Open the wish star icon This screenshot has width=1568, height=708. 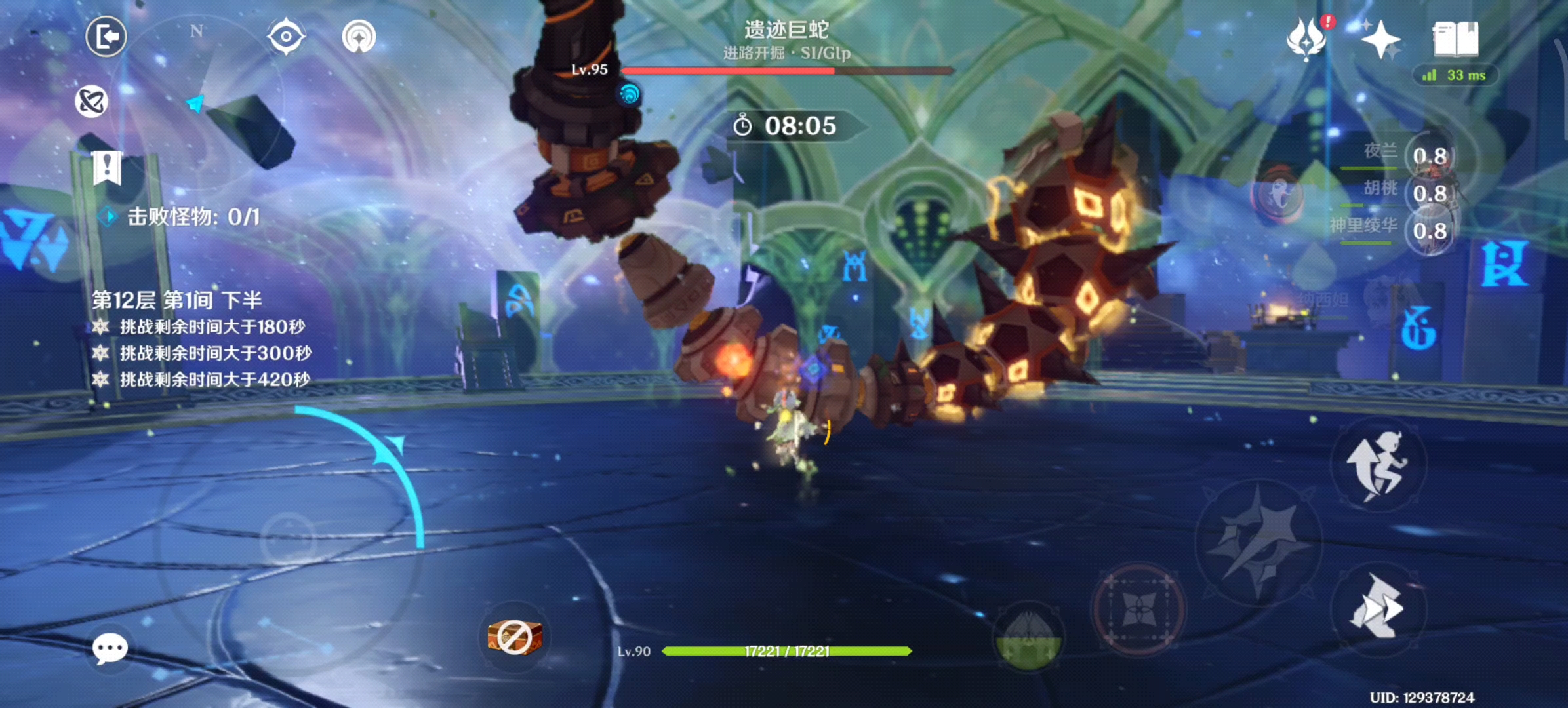click(x=1380, y=39)
